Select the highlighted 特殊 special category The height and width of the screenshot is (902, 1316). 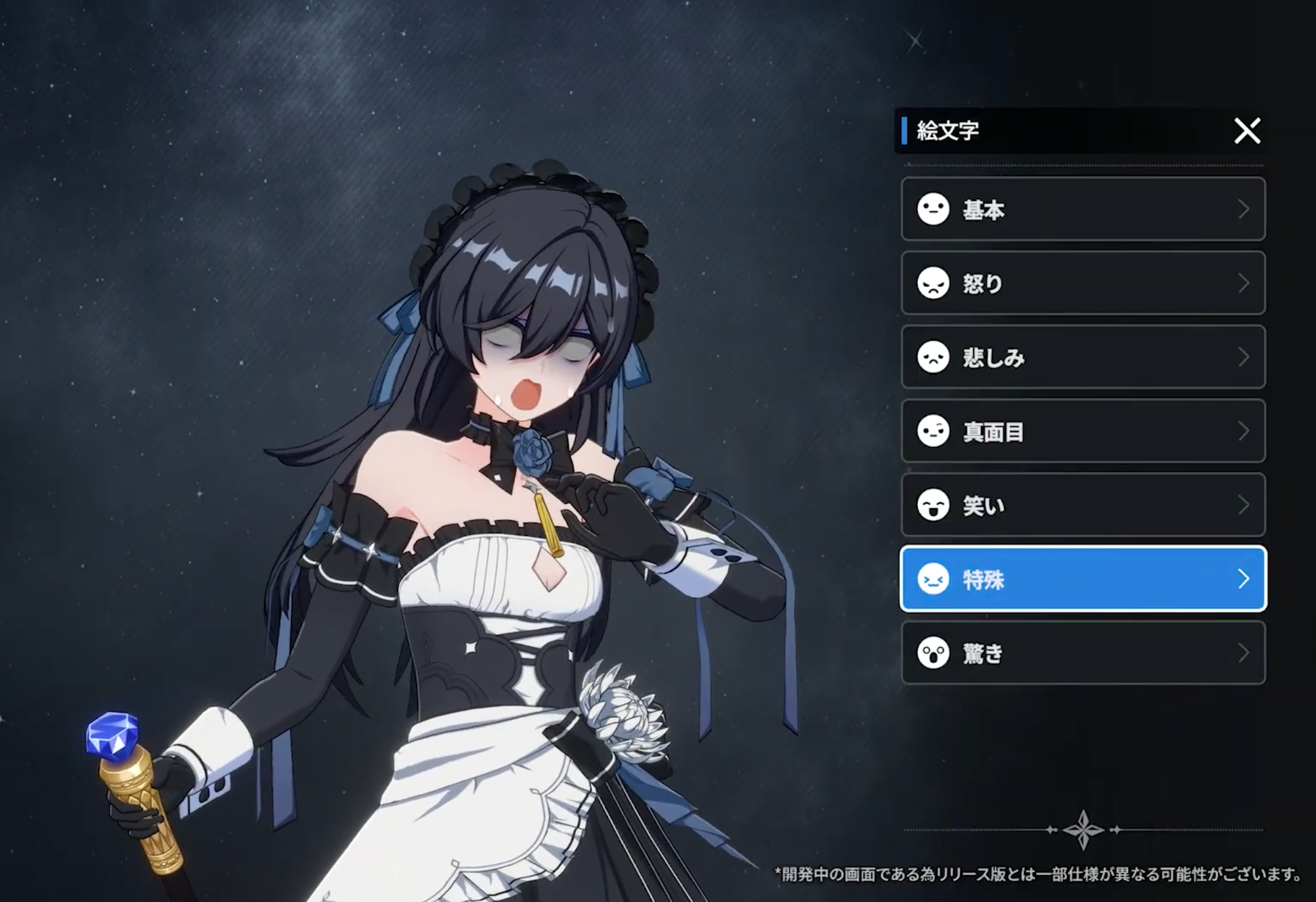[1082, 579]
